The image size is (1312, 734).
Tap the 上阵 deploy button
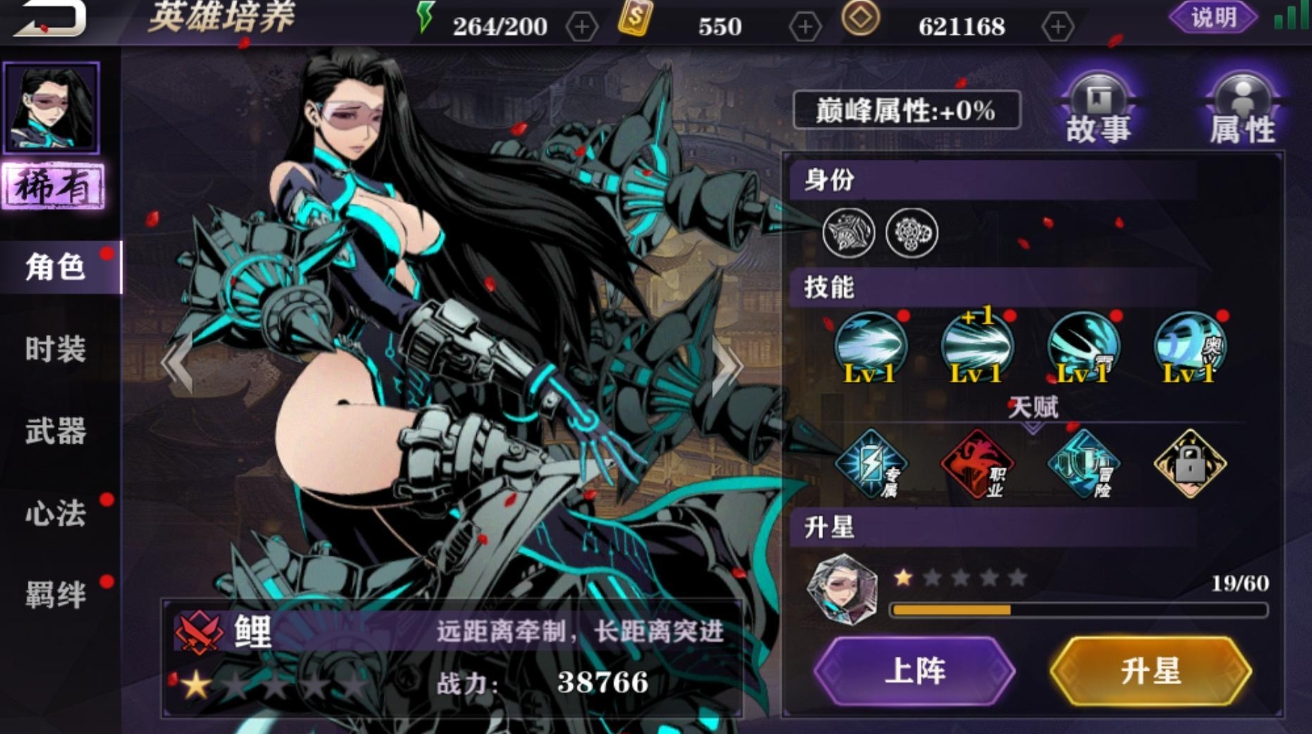click(915, 671)
